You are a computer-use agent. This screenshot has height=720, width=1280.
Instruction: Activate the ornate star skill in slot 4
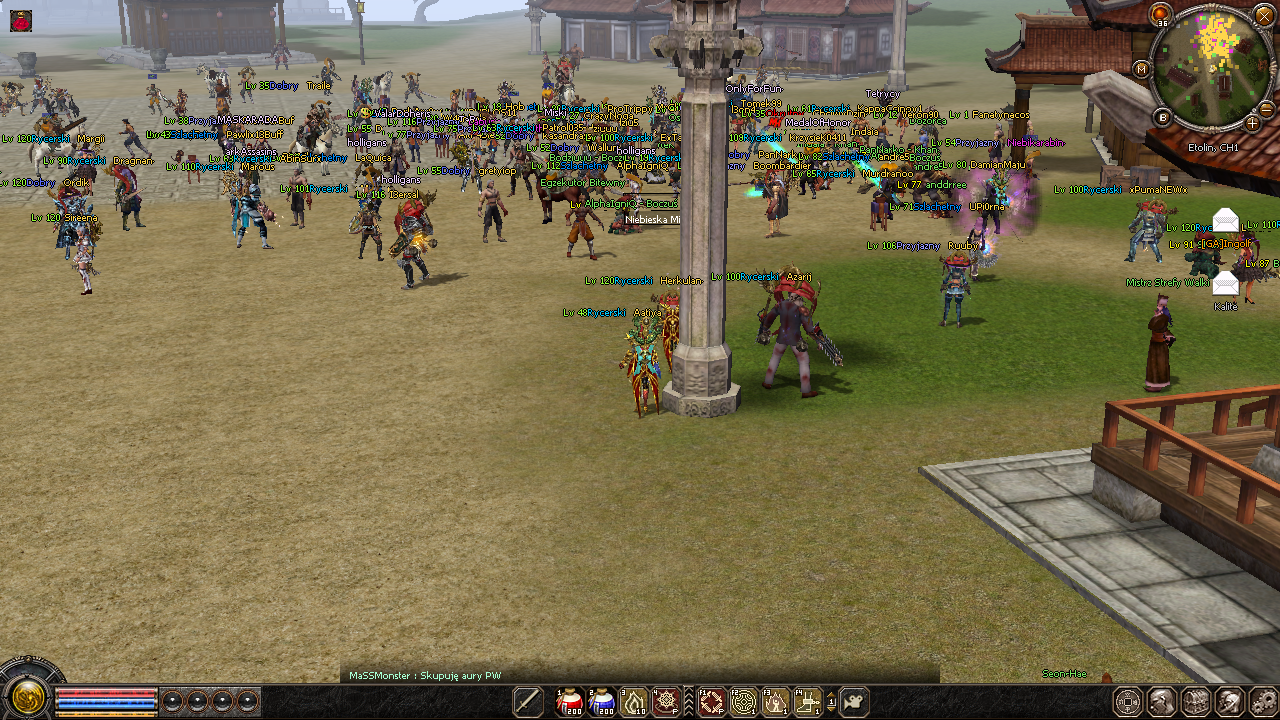coord(666,702)
